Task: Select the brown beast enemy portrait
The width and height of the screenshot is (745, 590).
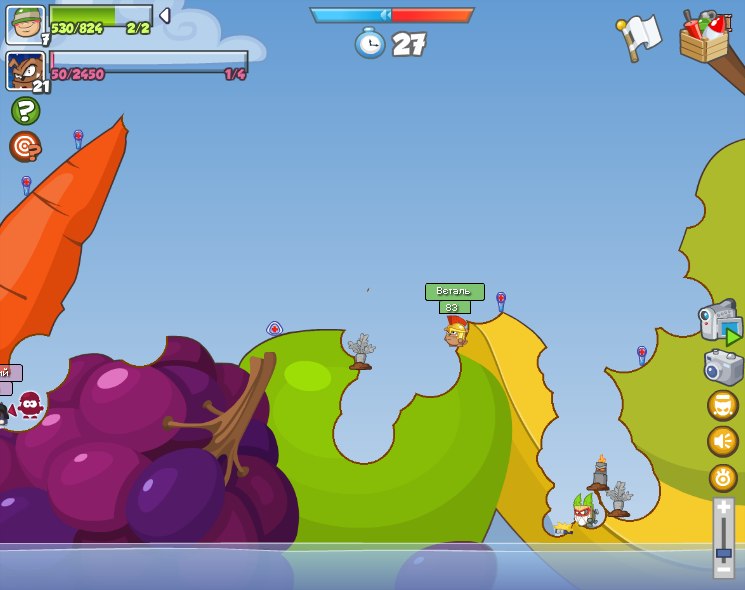Action: tap(25, 71)
